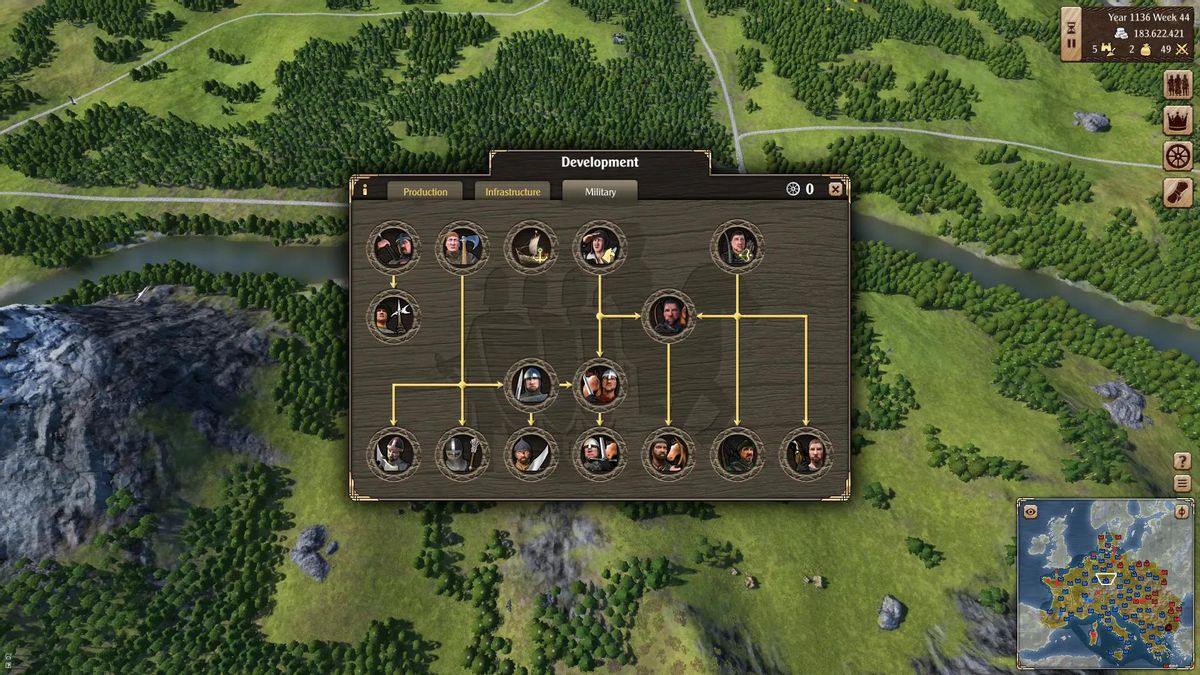This screenshot has height=675, width=1200.
Task: Open the crown kingdom menu
Action: [1178, 121]
